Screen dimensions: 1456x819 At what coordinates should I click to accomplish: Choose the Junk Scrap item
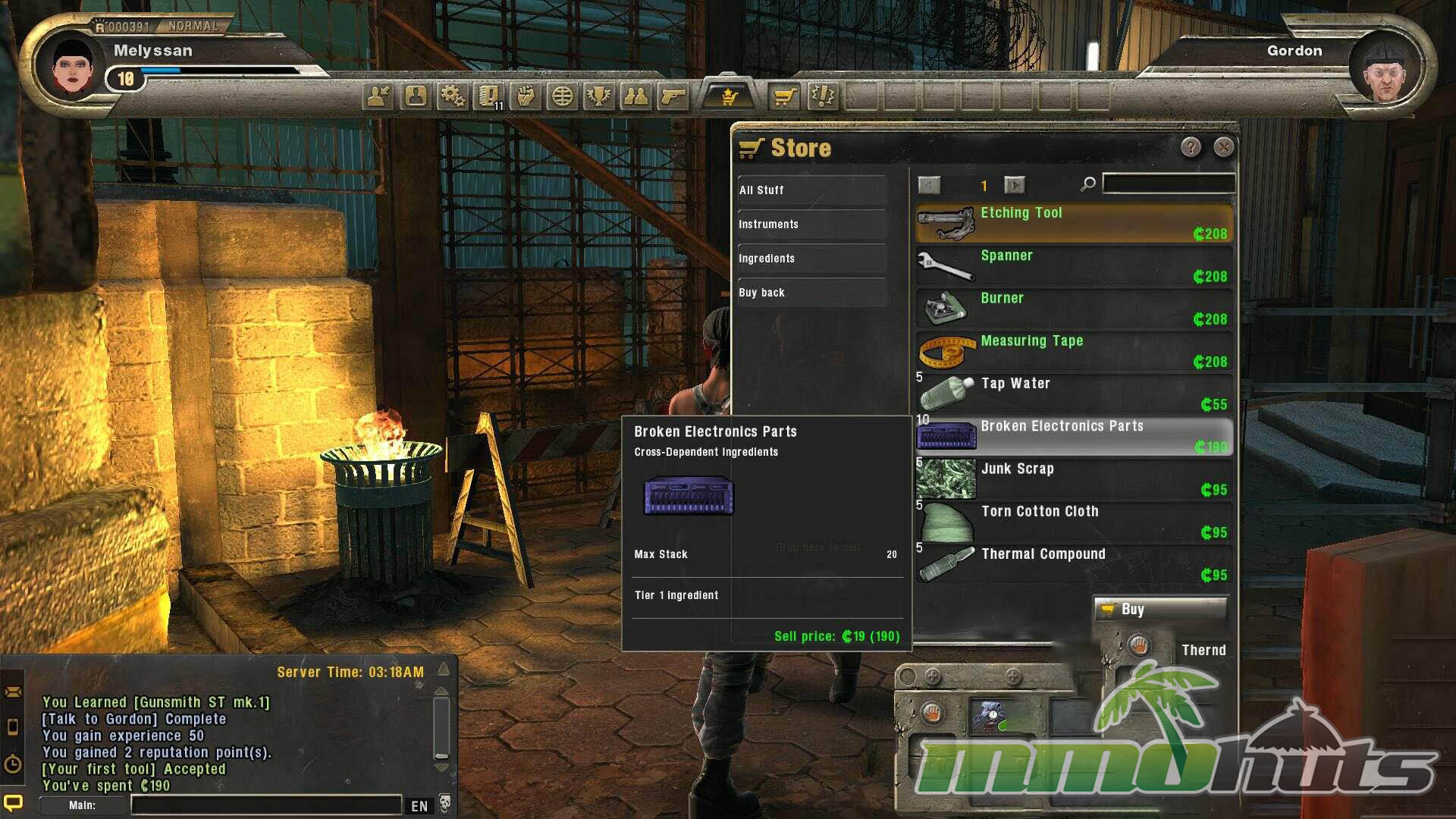pyautogui.click(x=1074, y=479)
